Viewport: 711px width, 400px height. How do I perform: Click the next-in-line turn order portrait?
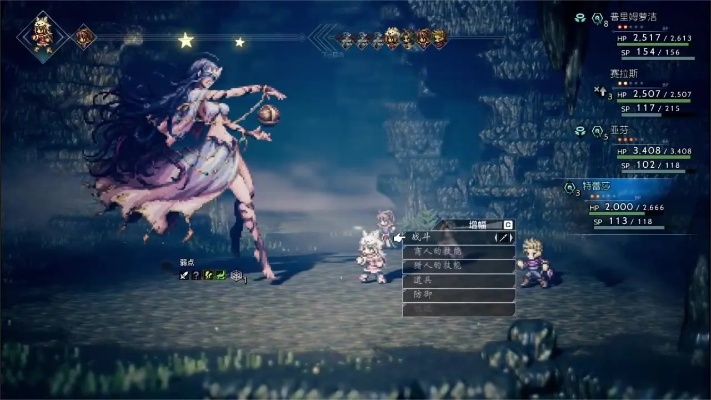[x=84, y=38]
